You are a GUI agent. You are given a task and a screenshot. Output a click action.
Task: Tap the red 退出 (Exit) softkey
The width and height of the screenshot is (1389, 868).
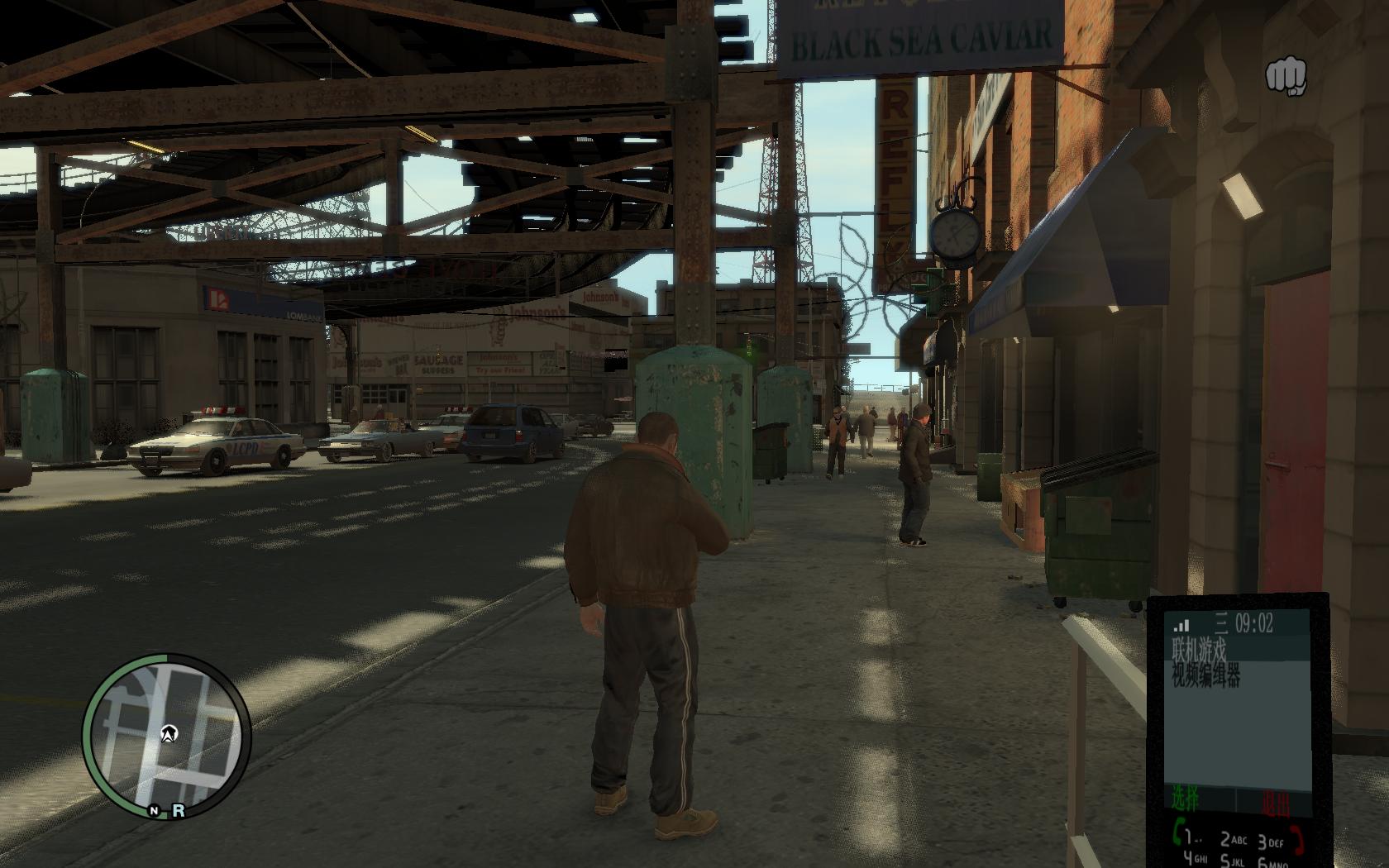[1276, 801]
